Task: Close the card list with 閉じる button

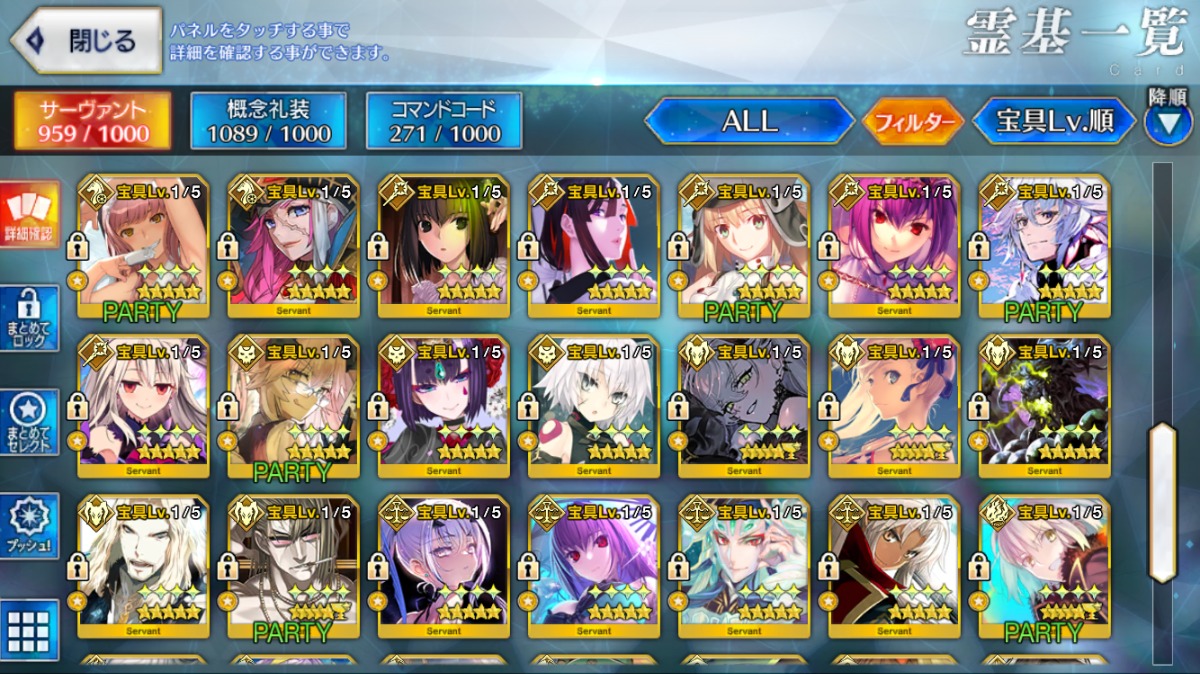Action: click(86, 41)
